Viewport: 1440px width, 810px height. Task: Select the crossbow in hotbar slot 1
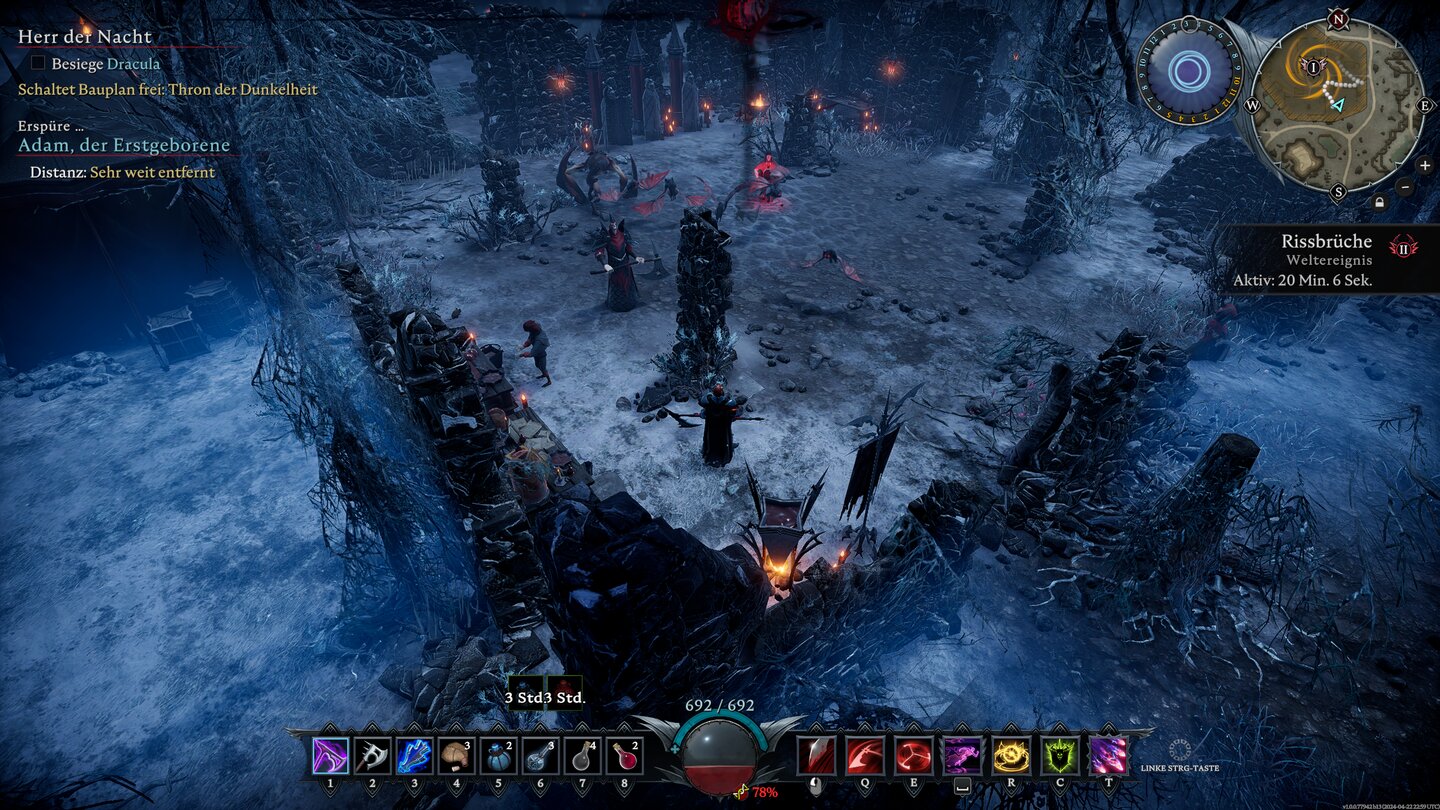click(331, 756)
